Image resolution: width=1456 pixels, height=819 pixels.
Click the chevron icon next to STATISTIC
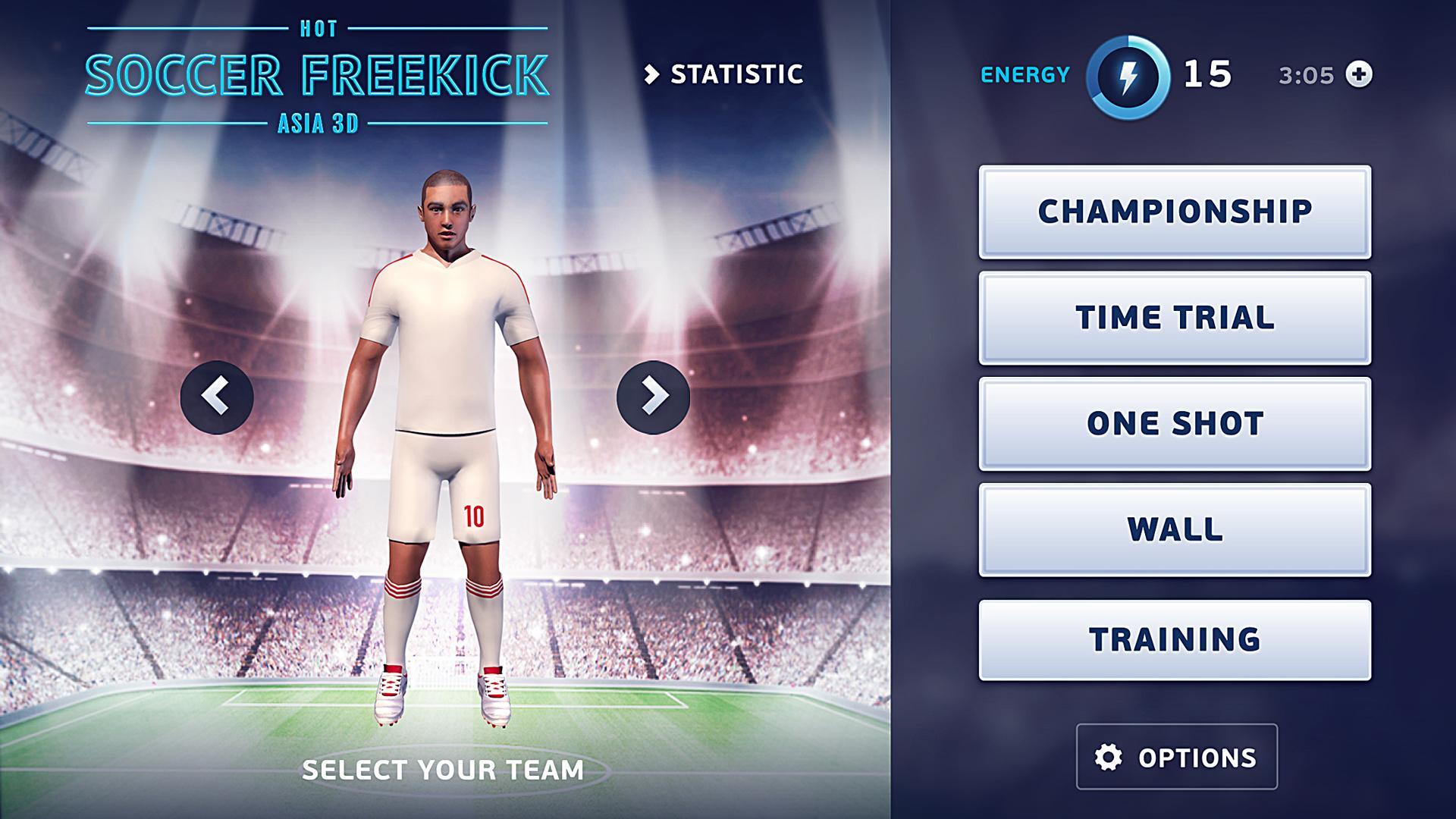(x=653, y=74)
